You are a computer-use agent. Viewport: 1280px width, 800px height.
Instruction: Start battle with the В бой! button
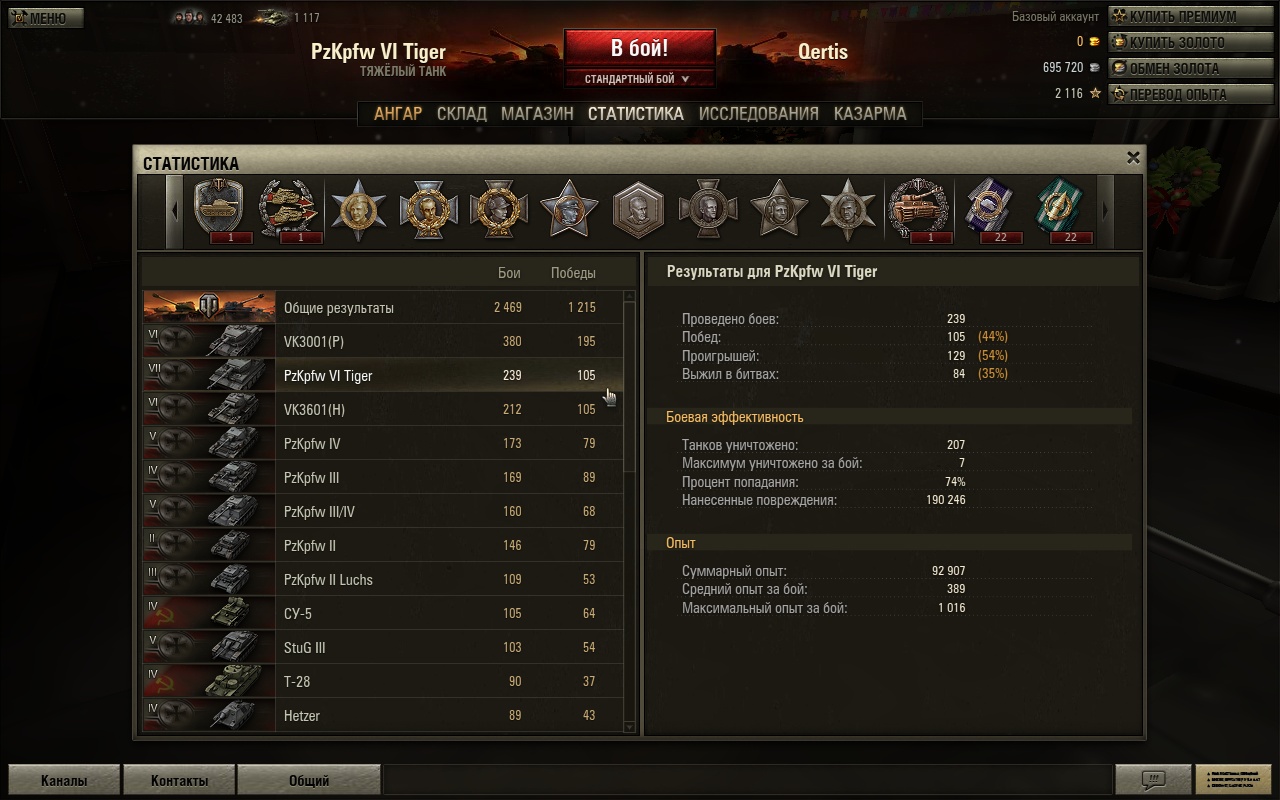pyautogui.click(x=639, y=48)
